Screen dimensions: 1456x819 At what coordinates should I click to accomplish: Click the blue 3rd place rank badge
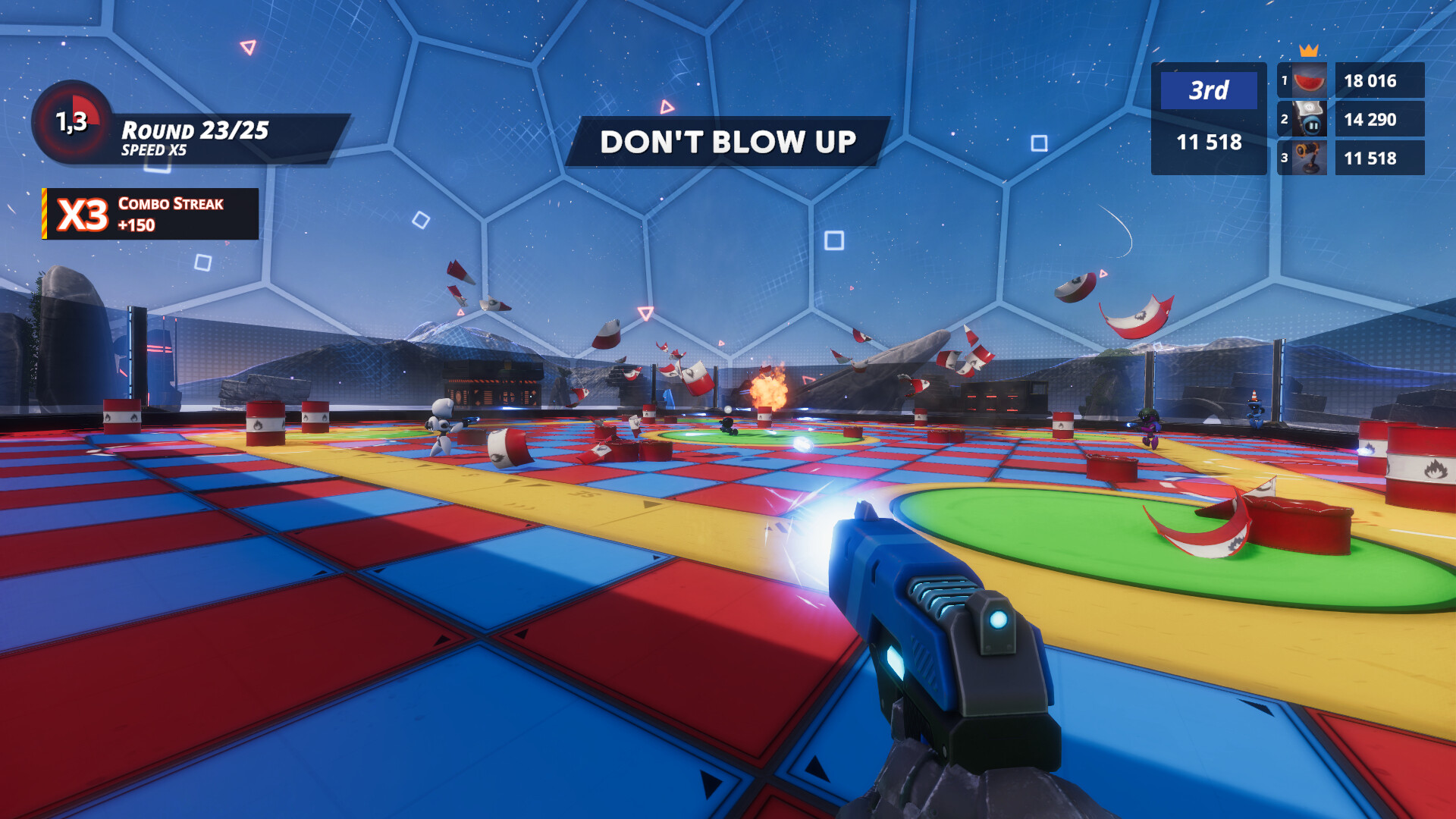(1207, 92)
